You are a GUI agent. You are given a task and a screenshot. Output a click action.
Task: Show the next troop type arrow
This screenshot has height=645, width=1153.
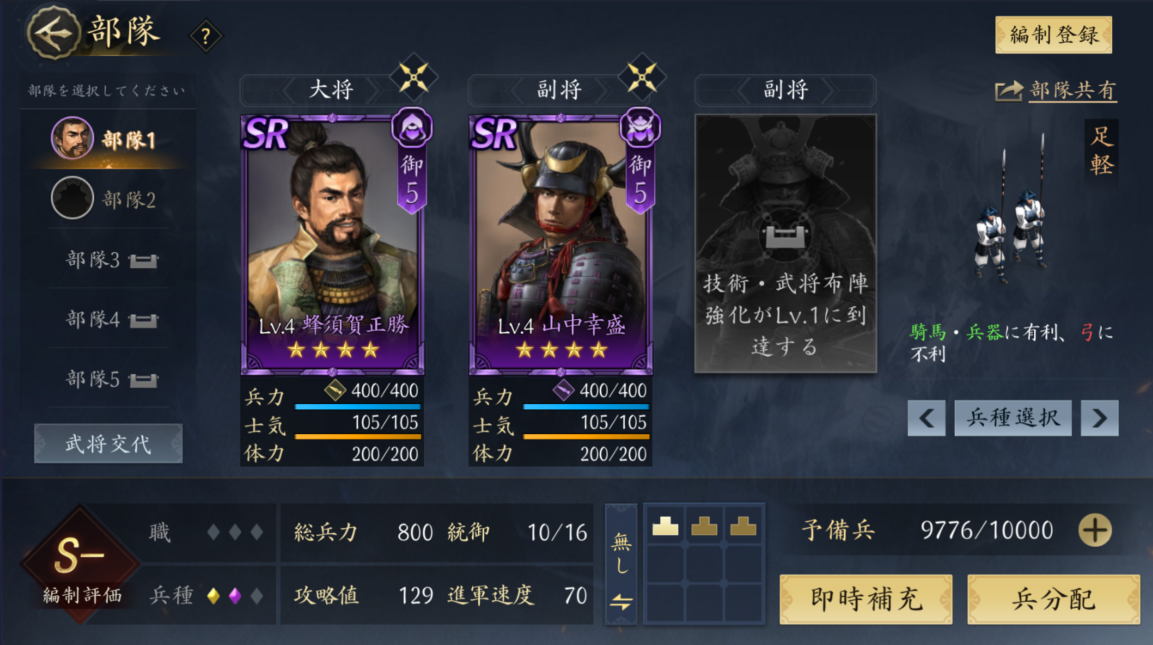pyautogui.click(x=1099, y=418)
